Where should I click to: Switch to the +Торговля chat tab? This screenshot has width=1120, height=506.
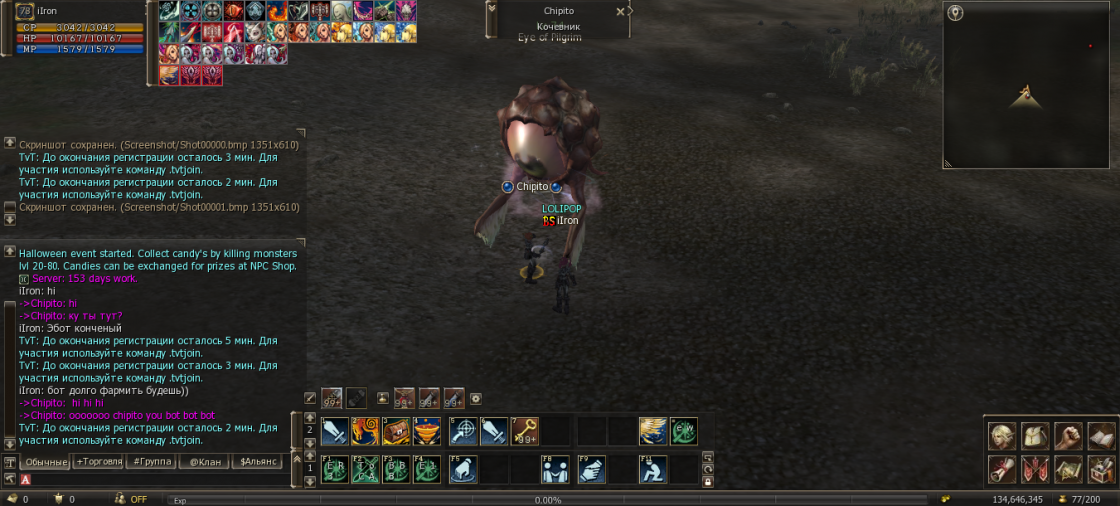[x=98, y=462]
